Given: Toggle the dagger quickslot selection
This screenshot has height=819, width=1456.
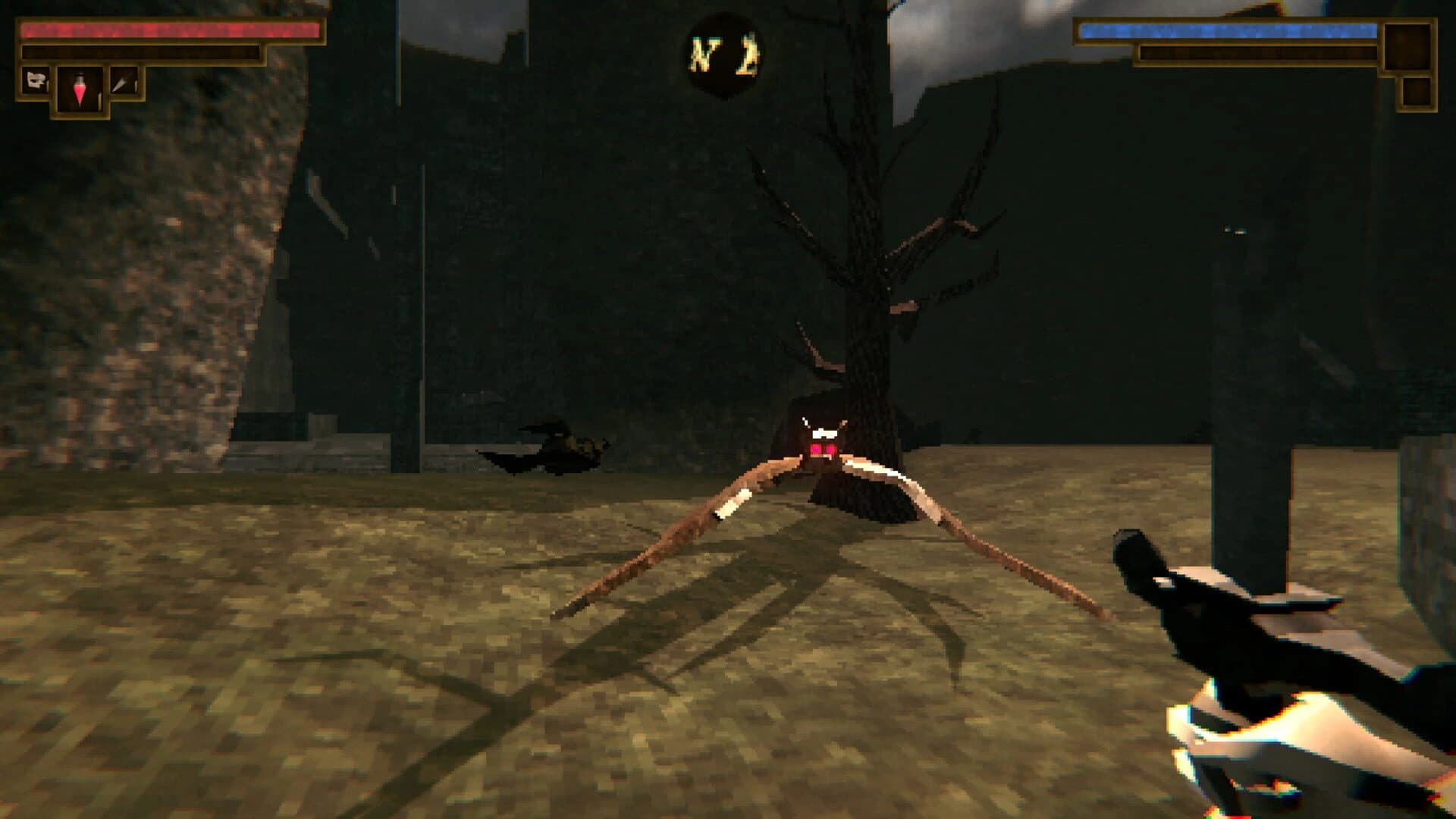Looking at the screenshot, I should coord(124,80).
